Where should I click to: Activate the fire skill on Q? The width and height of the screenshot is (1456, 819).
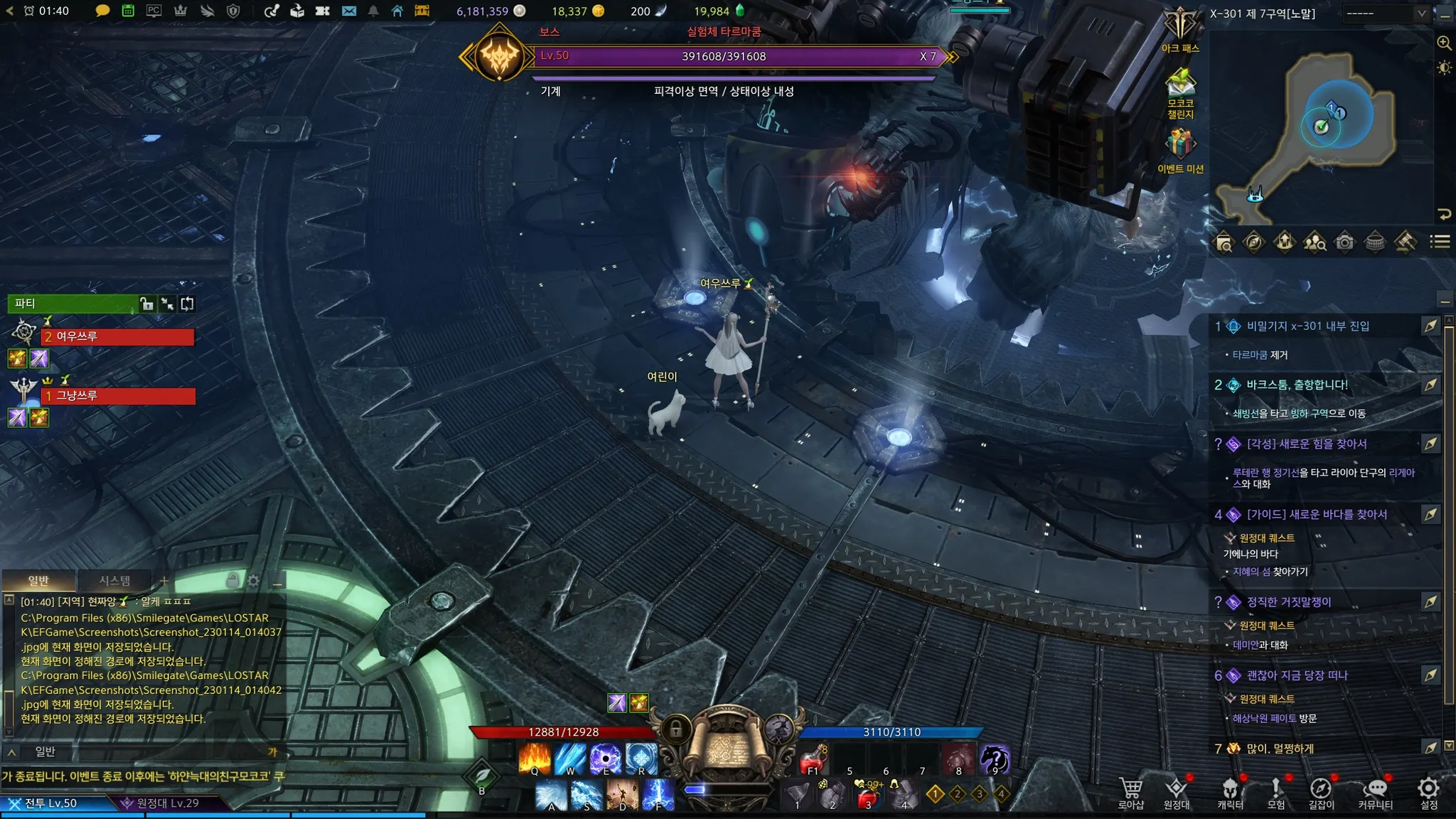535,758
